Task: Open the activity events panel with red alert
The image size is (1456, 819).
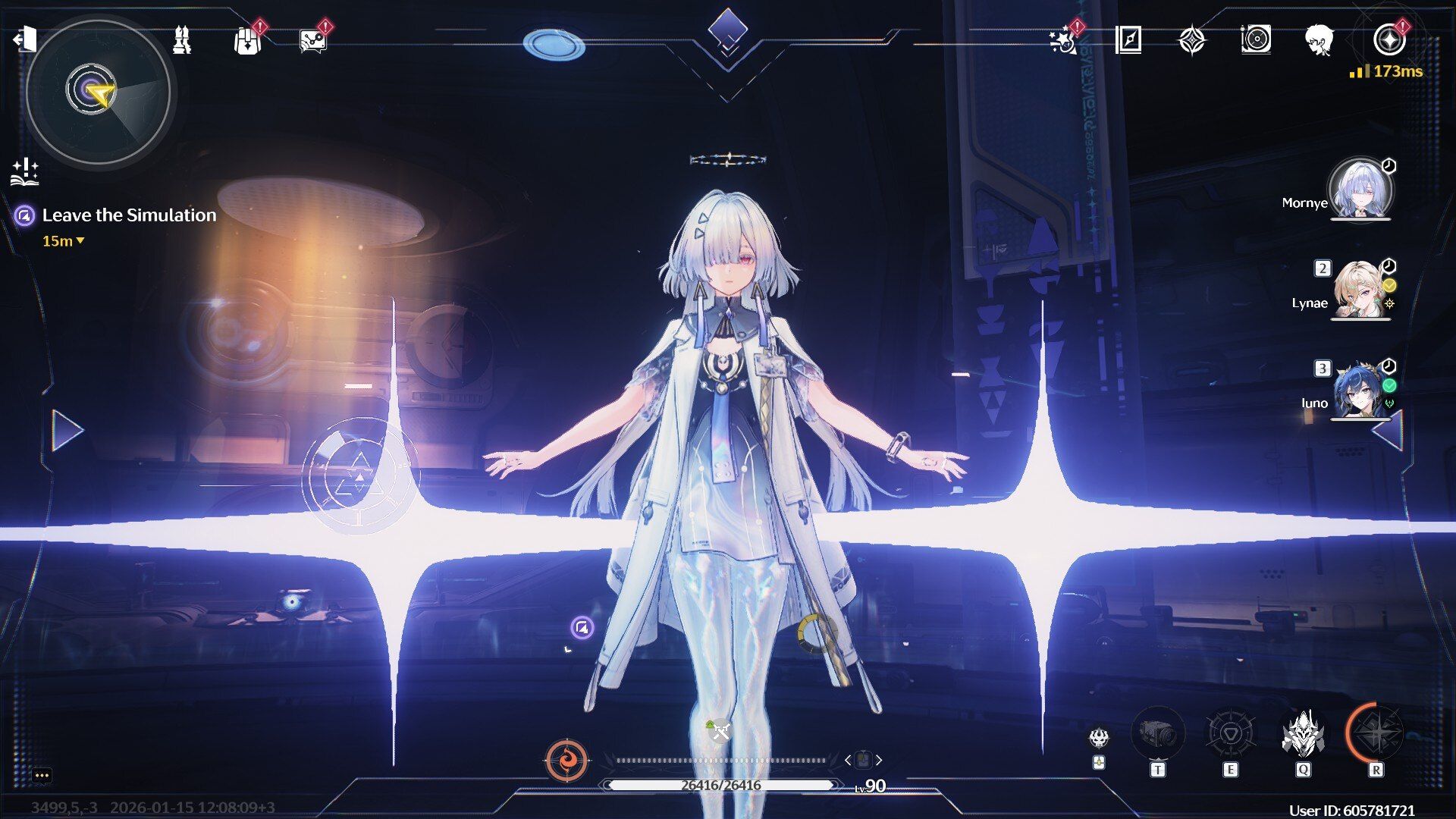Action: click(x=1063, y=43)
